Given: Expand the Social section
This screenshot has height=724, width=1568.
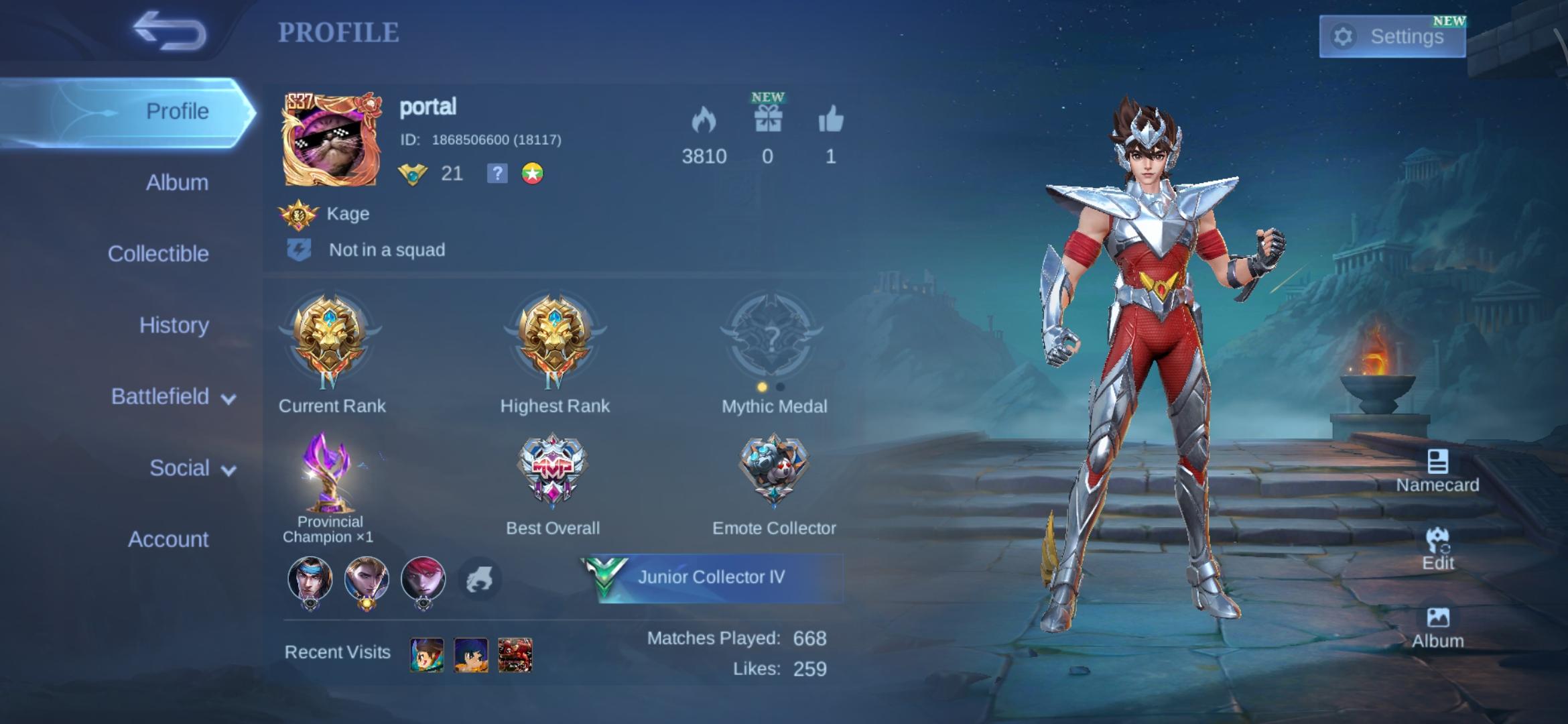Looking at the screenshot, I should click(181, 468).
